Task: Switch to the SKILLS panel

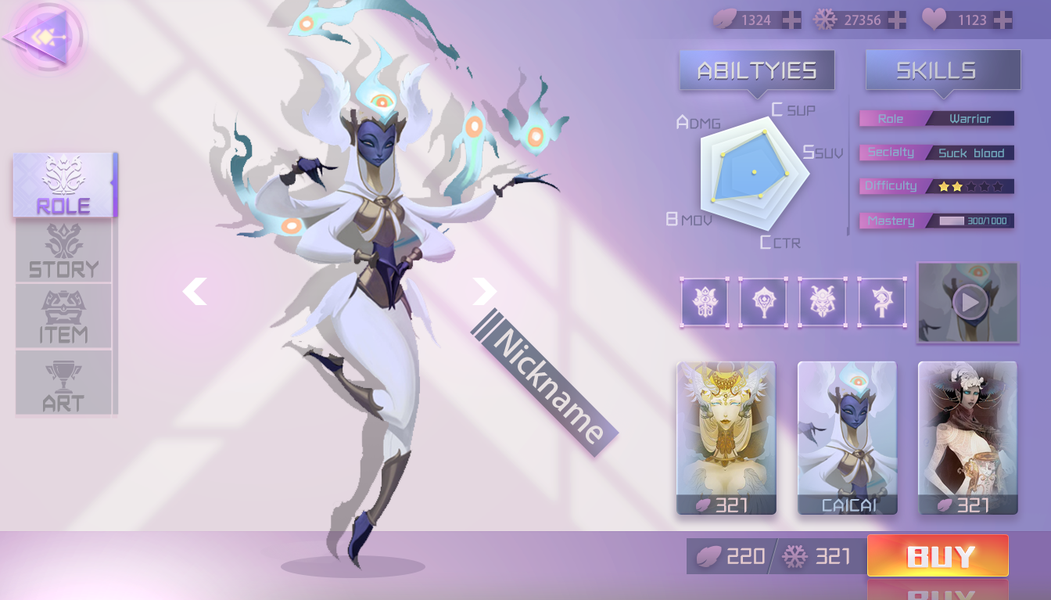Action: 943,70
